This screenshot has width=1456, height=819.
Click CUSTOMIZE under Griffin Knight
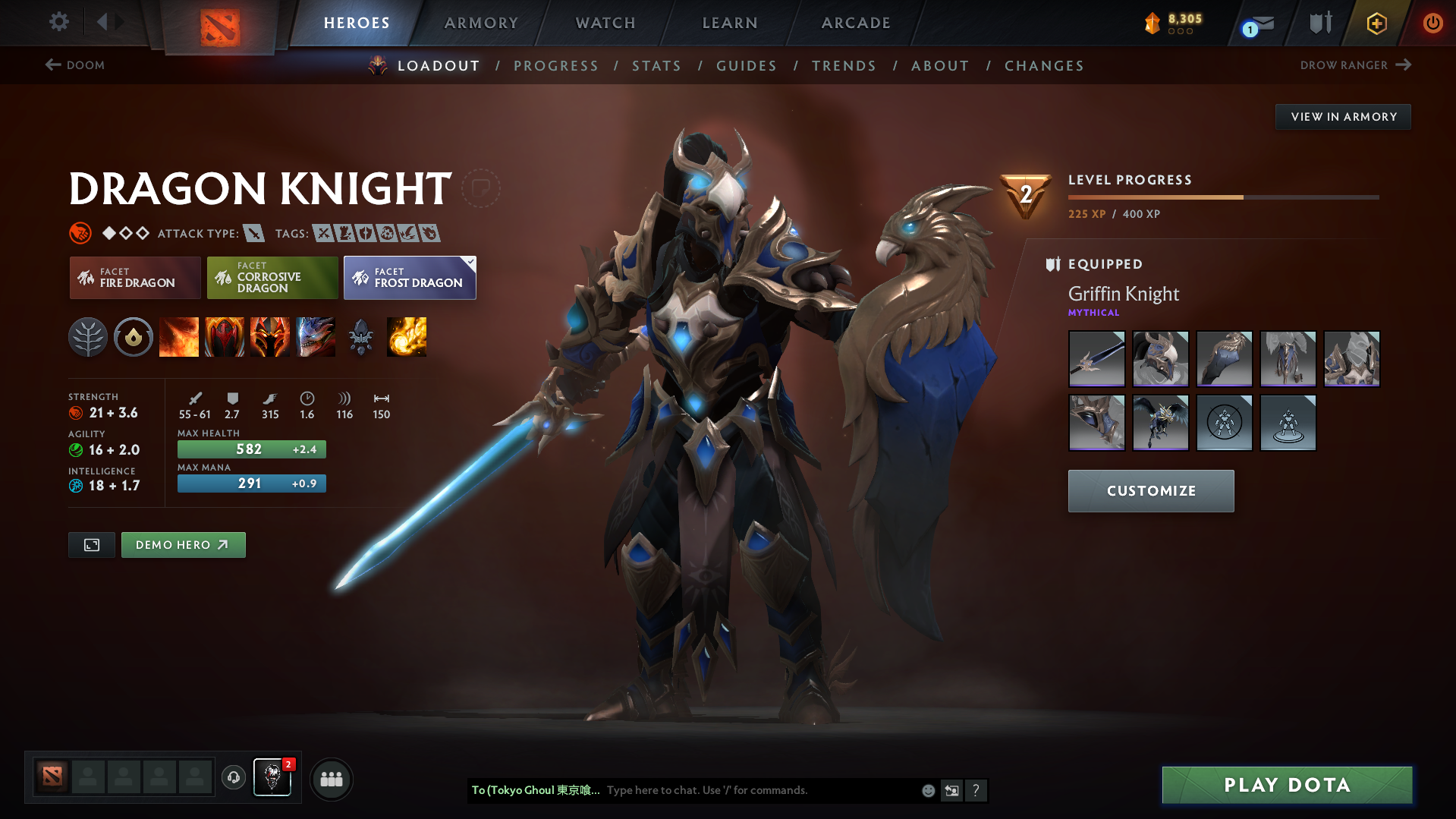point(1150,490)
